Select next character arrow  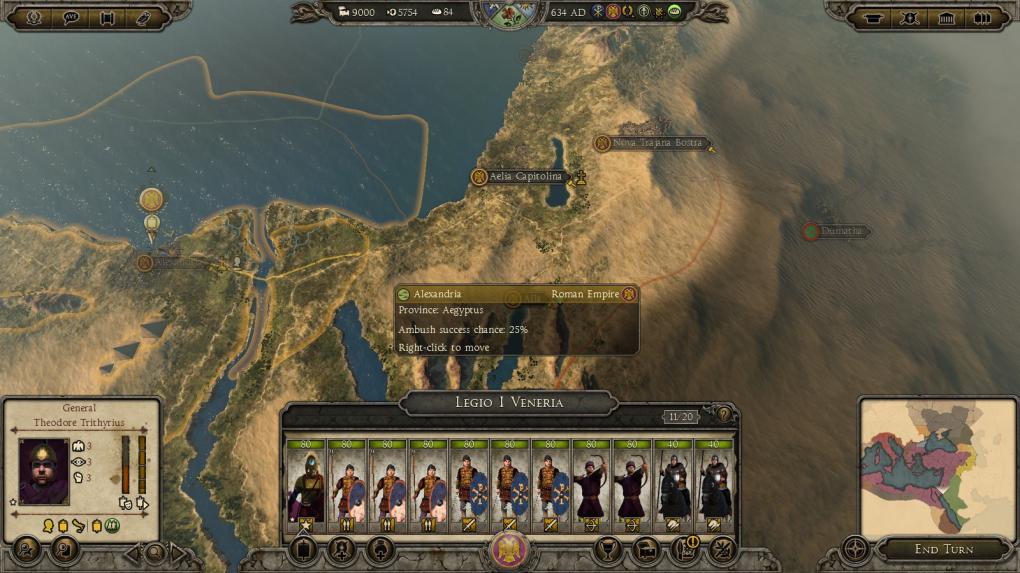tap(178, 551)
